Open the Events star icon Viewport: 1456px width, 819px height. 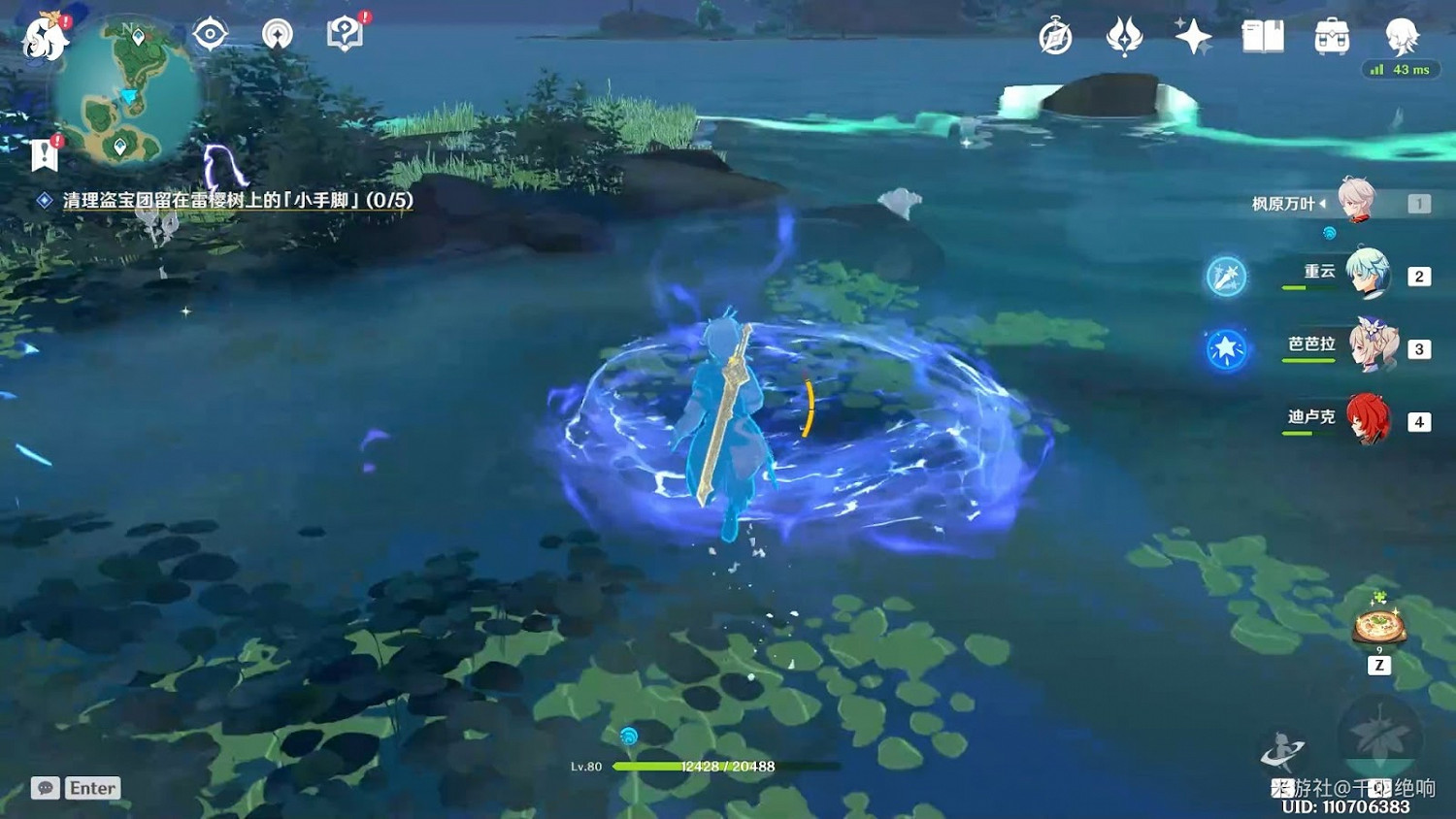(1194, 36)
